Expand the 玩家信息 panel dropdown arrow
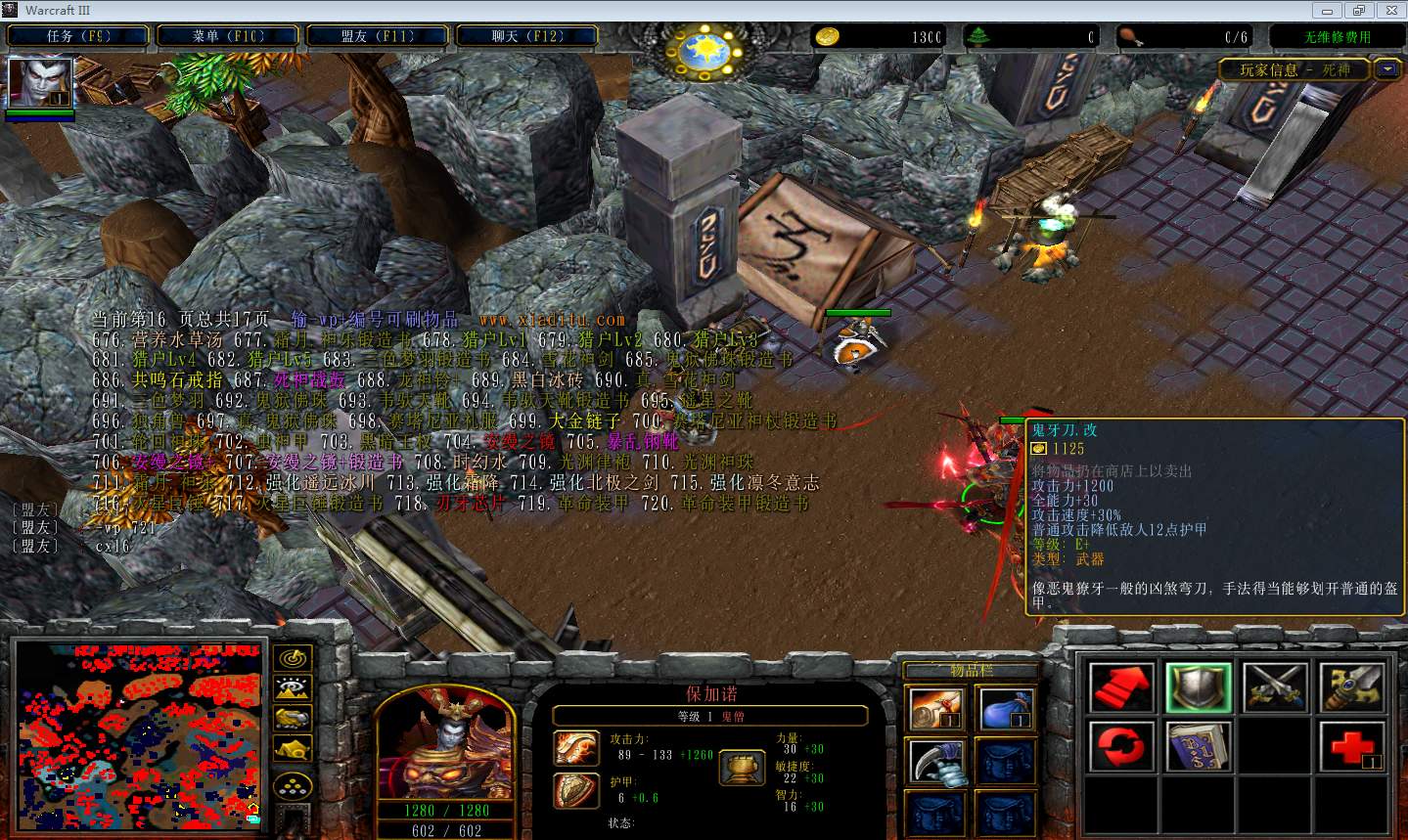 pos(1387,68)
